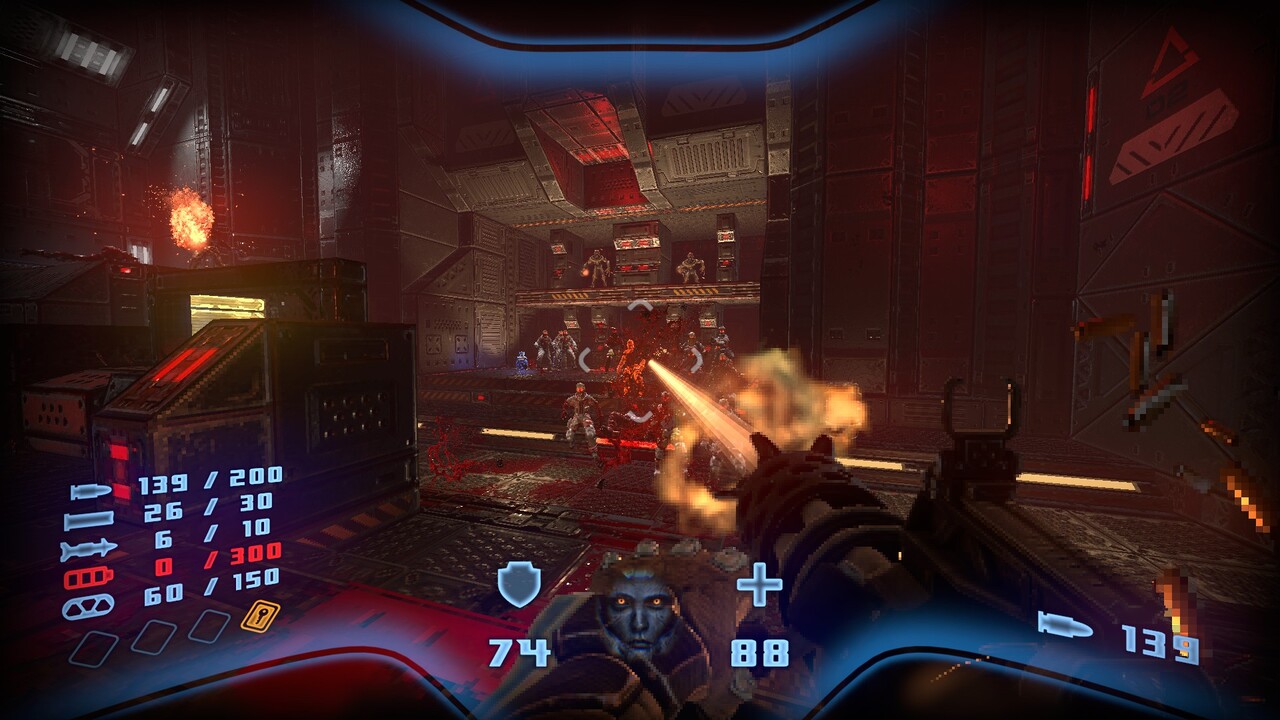Click the health cross icon
Screen dimensions: 1280x720
759,584
